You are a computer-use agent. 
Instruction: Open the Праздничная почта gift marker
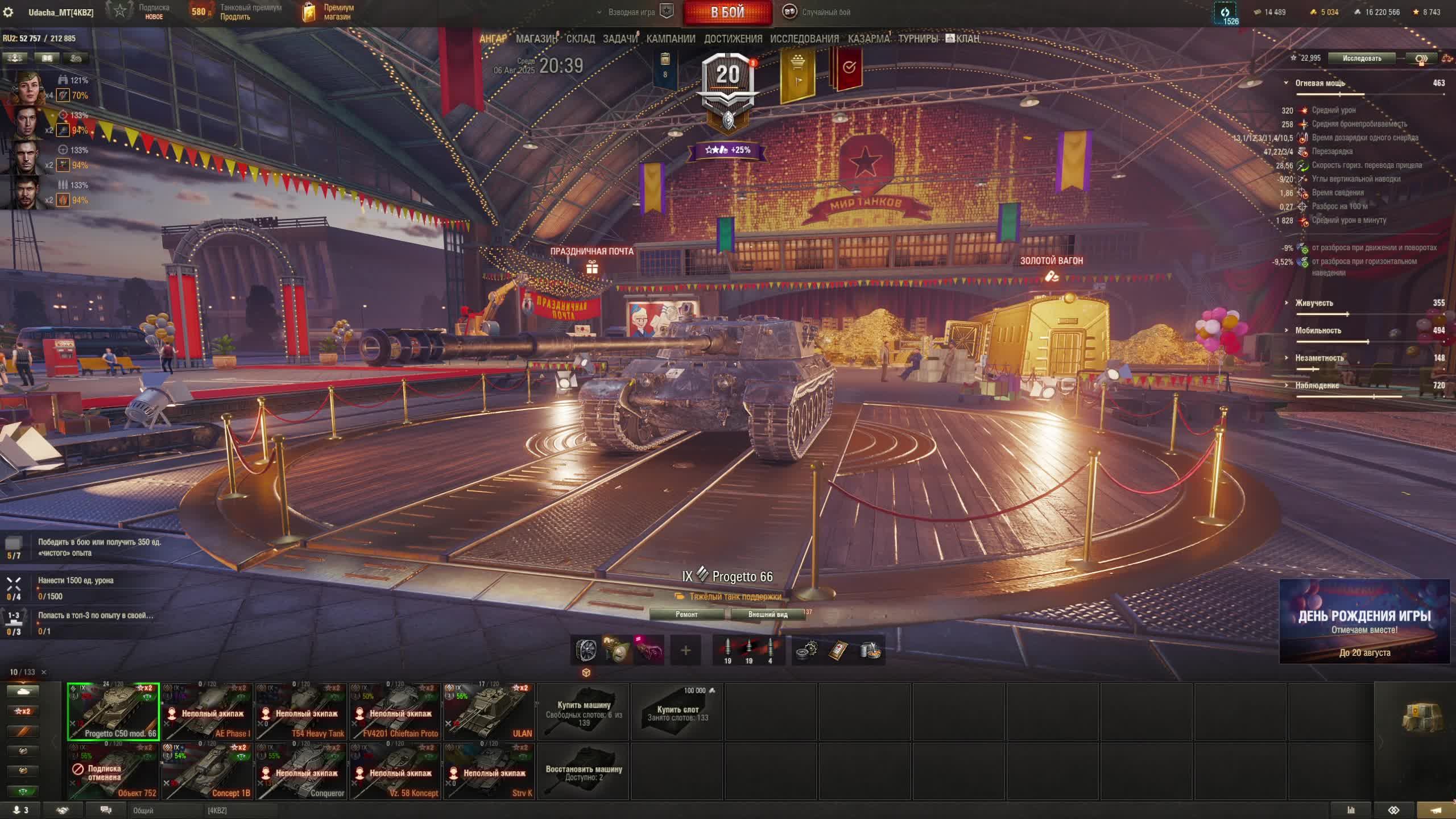pos(592,267)
